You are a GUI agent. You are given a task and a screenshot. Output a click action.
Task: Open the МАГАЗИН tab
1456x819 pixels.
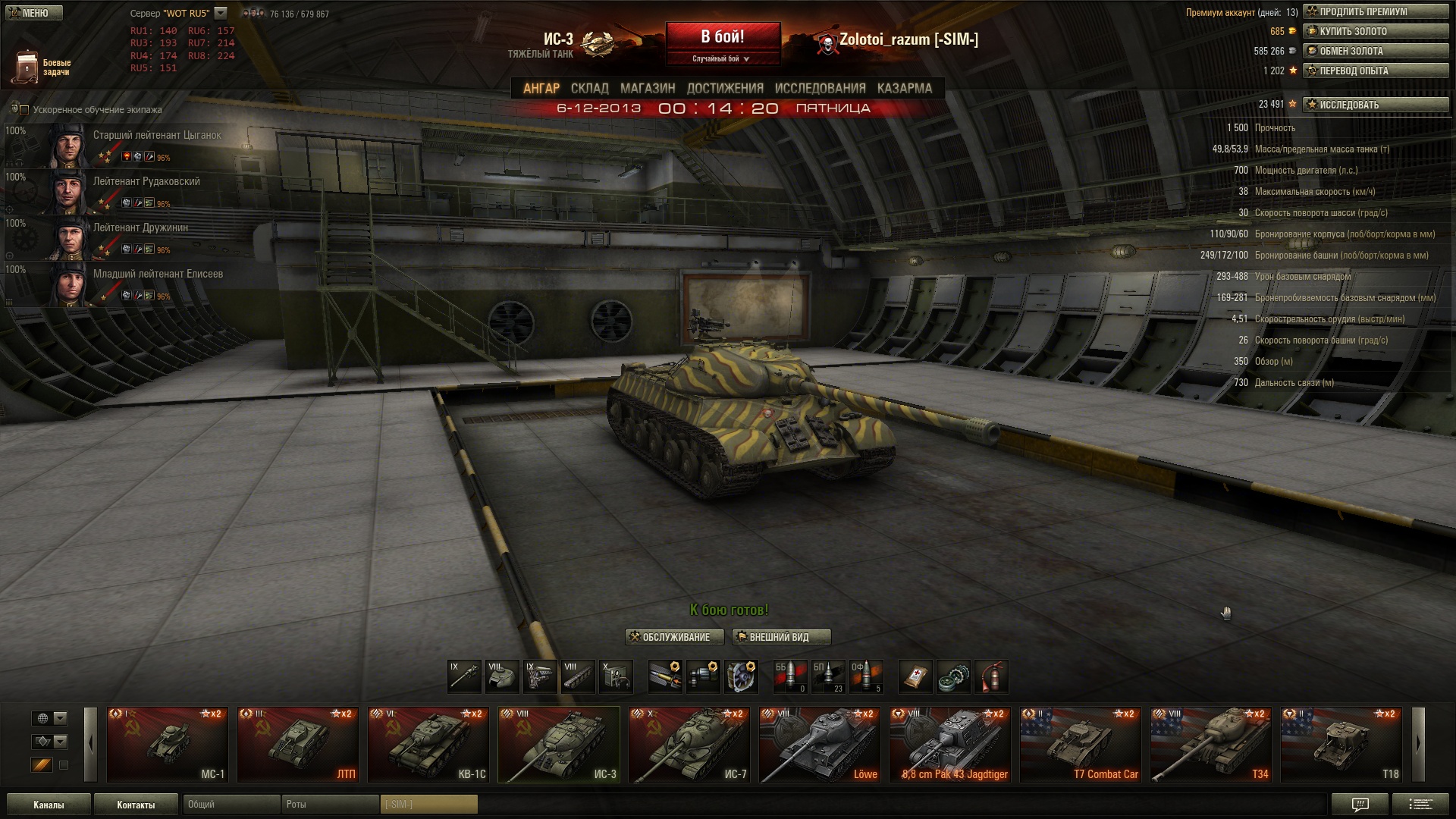647,89
